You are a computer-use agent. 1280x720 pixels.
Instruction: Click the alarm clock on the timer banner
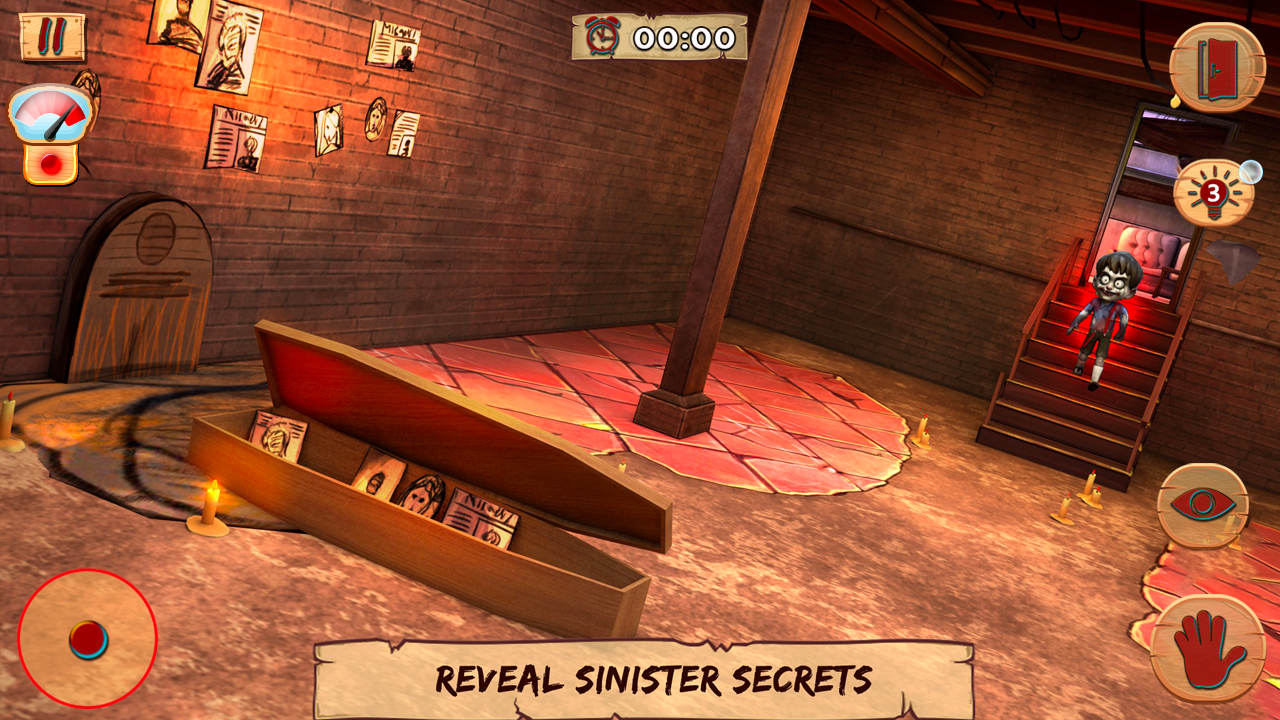pos(600,38)
